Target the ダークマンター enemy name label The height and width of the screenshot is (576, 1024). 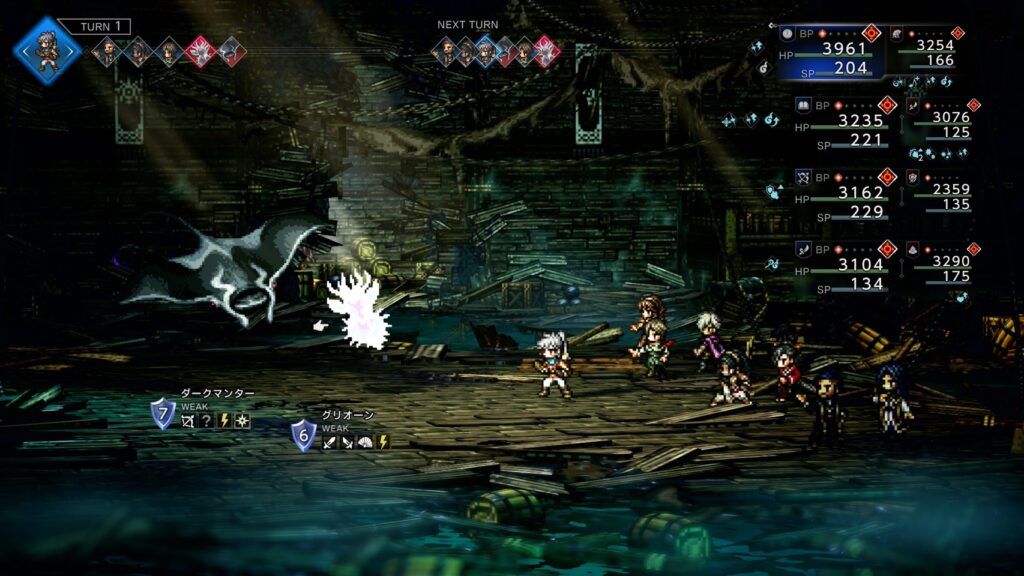point(217,394)
